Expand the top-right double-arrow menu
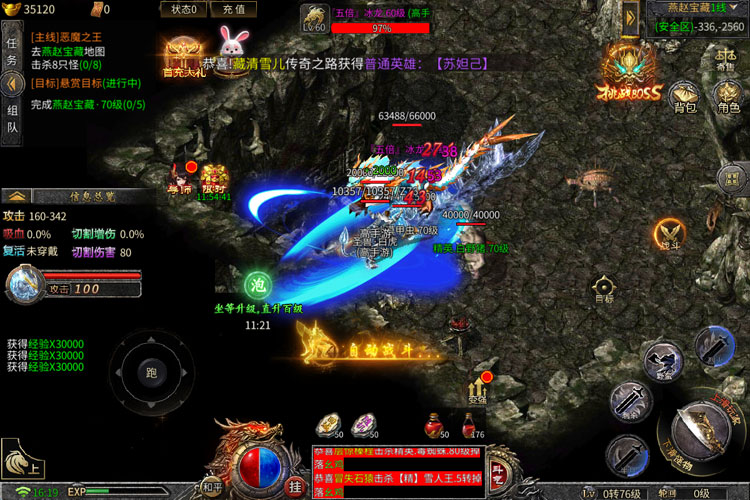 click(631, 16)
